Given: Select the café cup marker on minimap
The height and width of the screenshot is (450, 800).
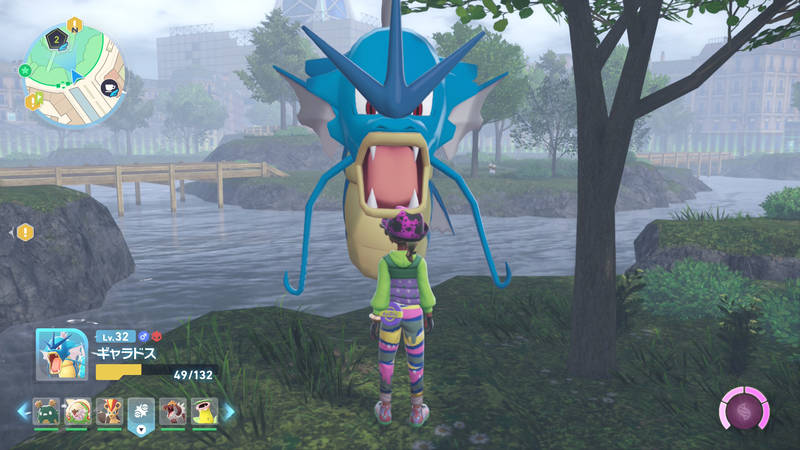Looking at the screenshot, I should pos(111,88).
